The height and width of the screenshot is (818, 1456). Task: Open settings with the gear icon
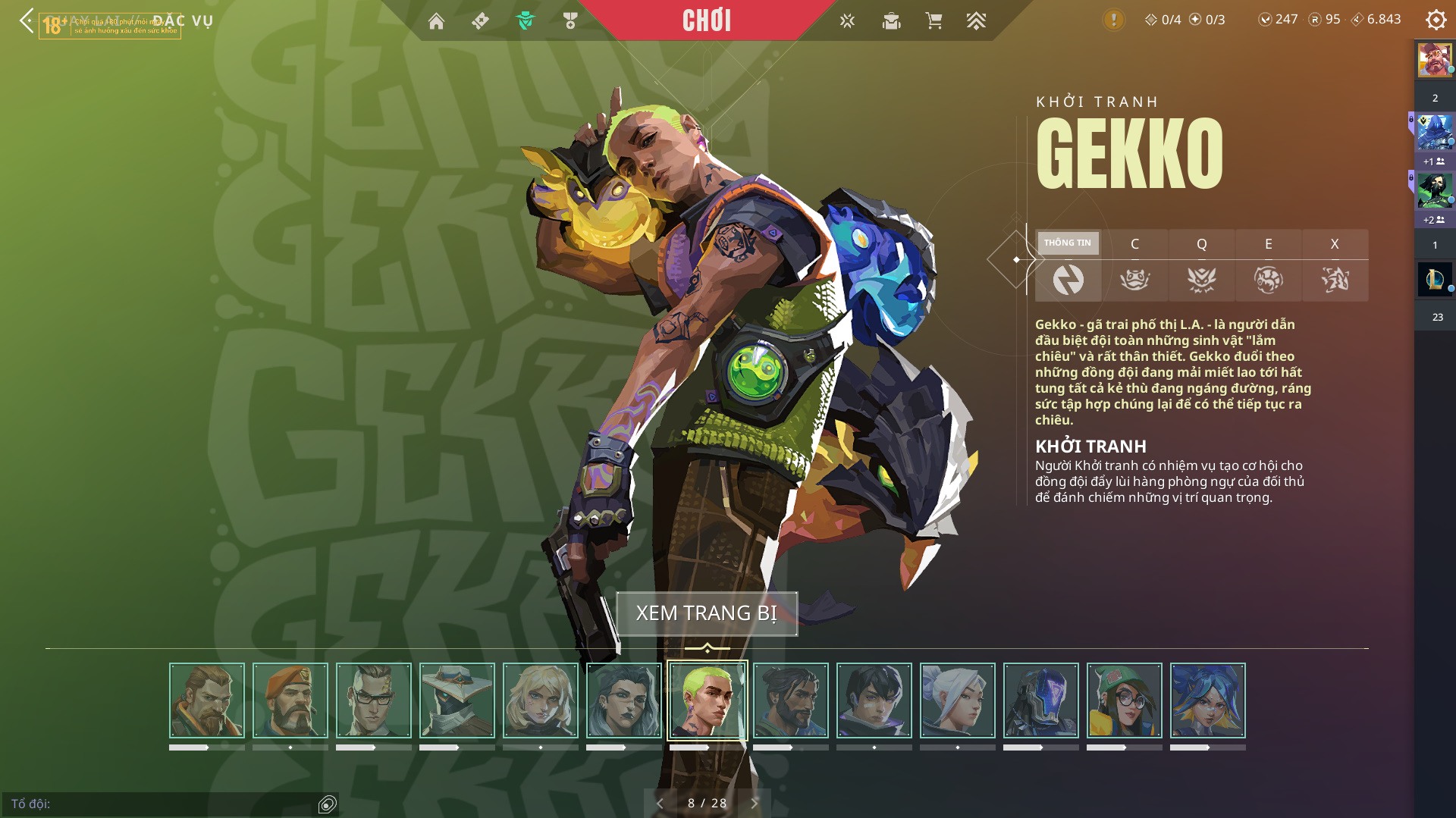1436,20
